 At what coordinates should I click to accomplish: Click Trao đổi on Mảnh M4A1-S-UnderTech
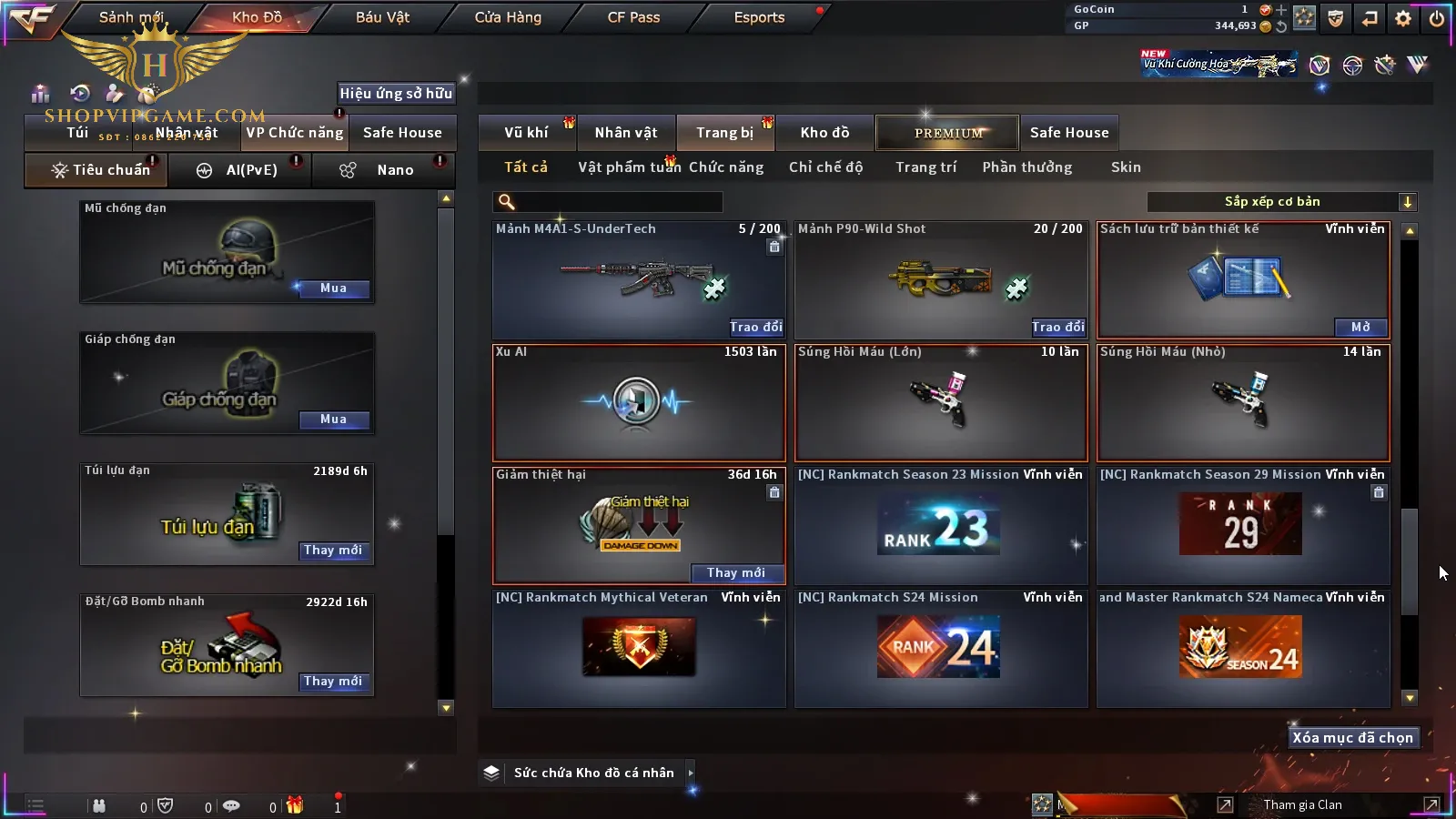tap(755, 327)
